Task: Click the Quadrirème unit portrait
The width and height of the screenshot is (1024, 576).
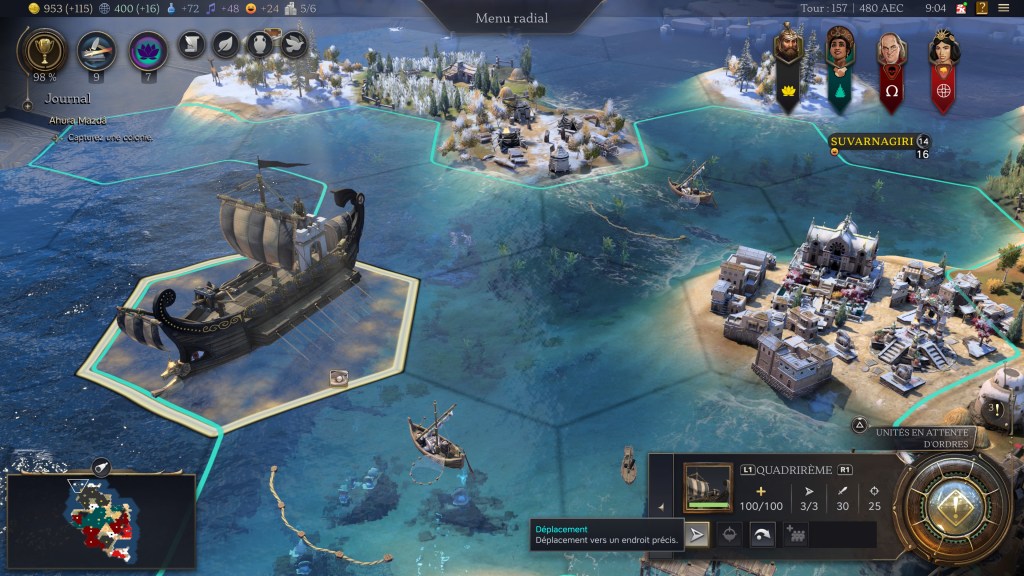Action: tap(708, 487)
